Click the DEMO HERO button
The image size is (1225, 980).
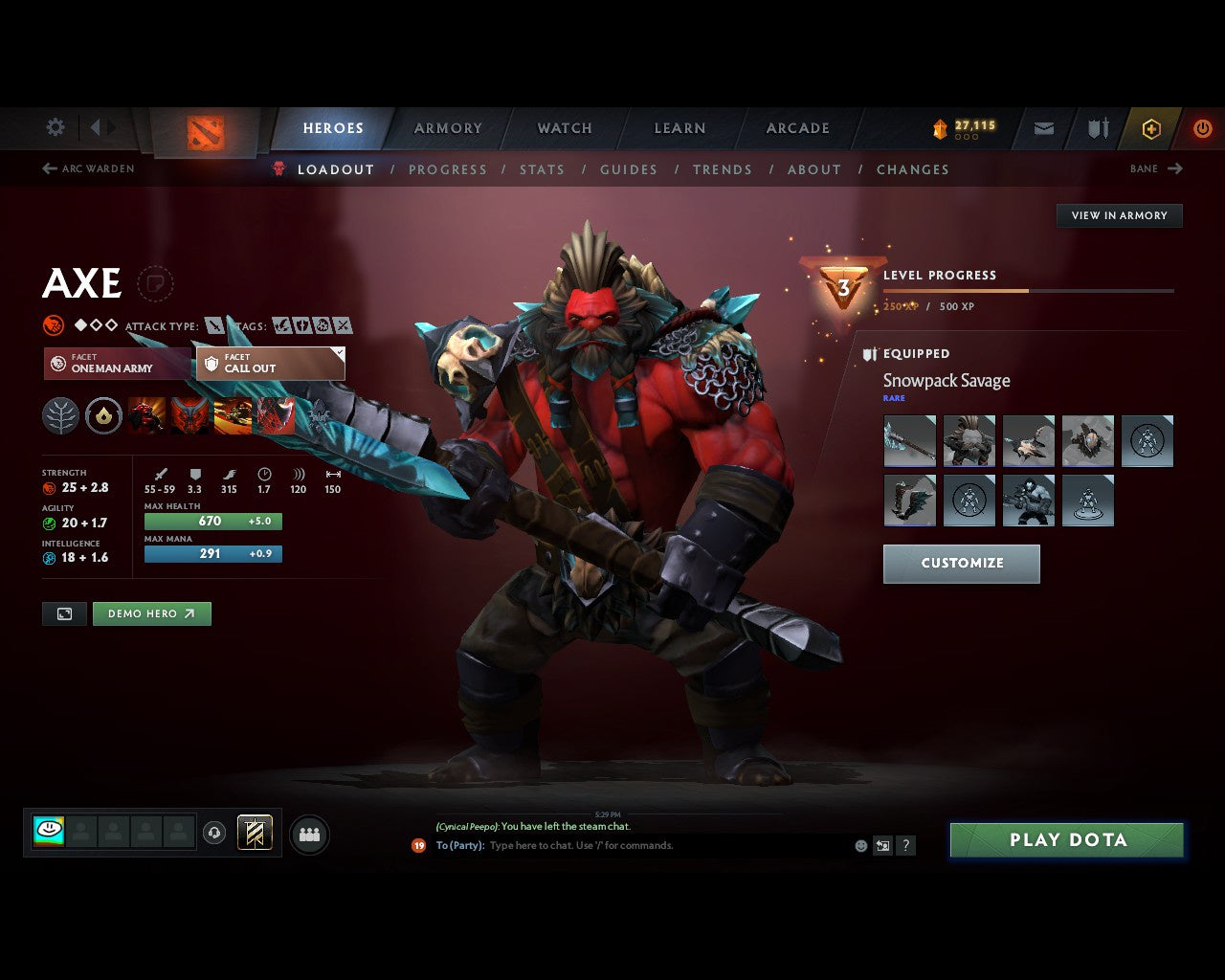click(151, 613)
